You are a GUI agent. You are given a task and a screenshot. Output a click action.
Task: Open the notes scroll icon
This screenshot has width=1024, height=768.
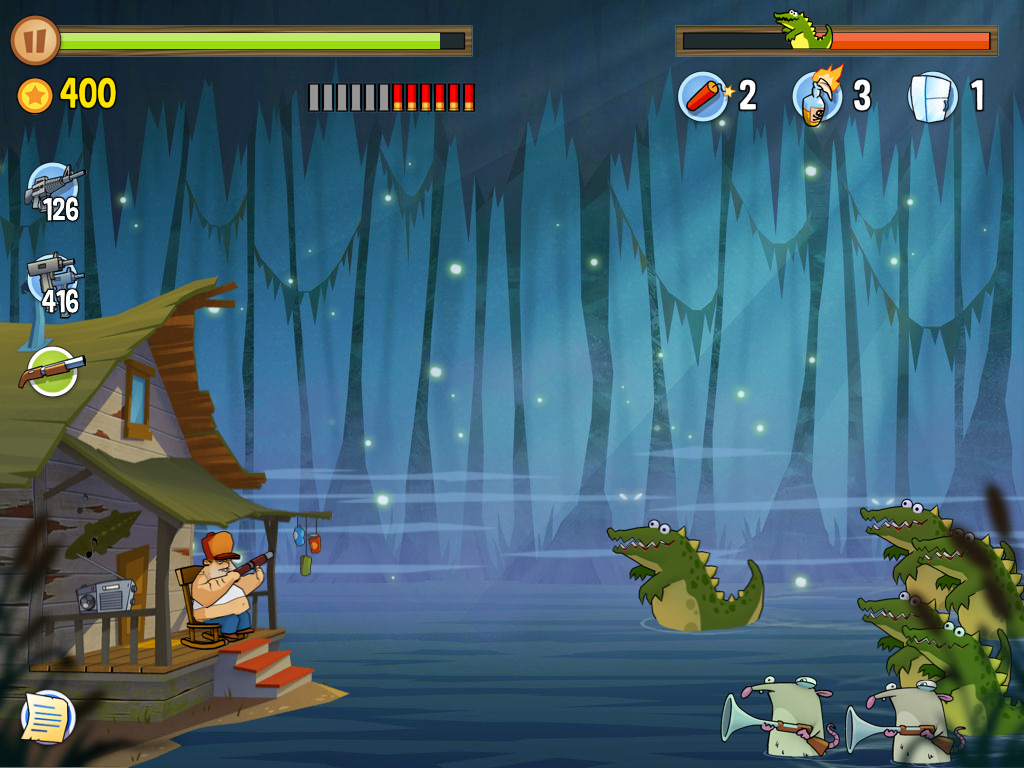(47, 716)
